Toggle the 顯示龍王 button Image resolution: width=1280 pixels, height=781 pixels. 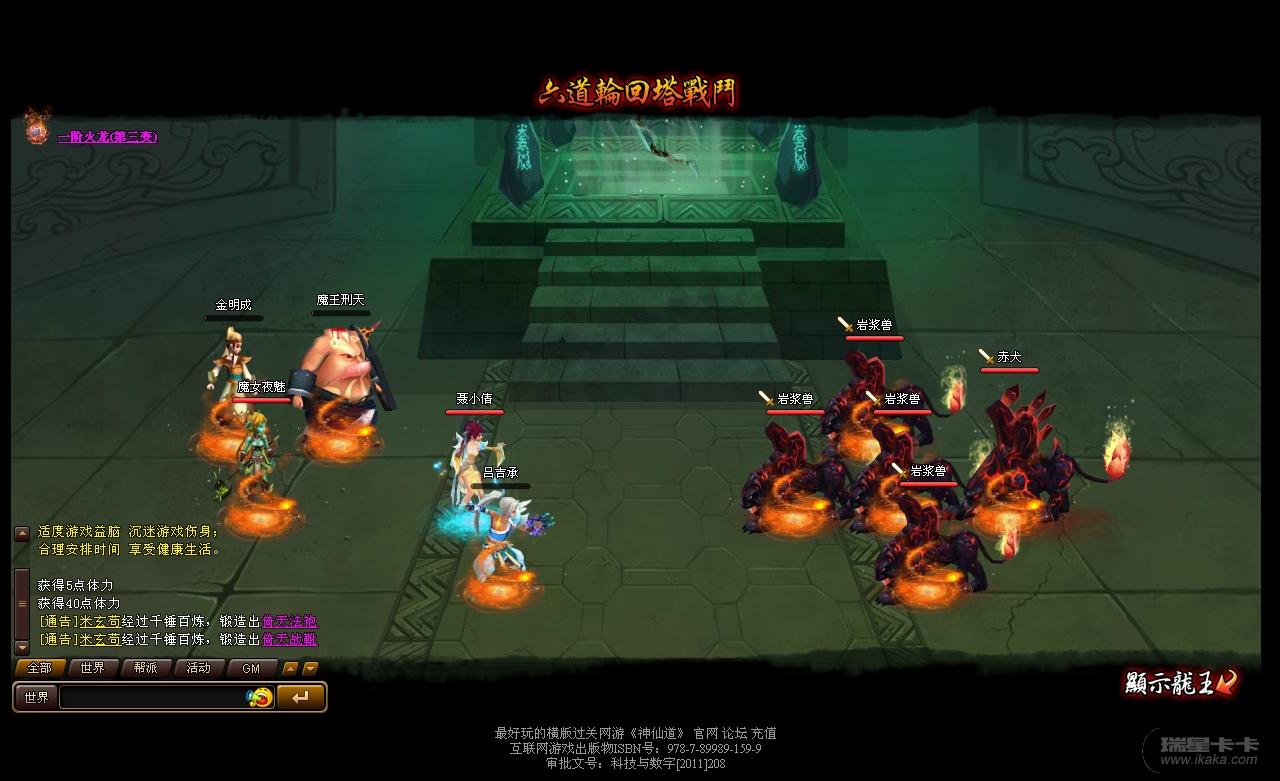click(1180, 683)
